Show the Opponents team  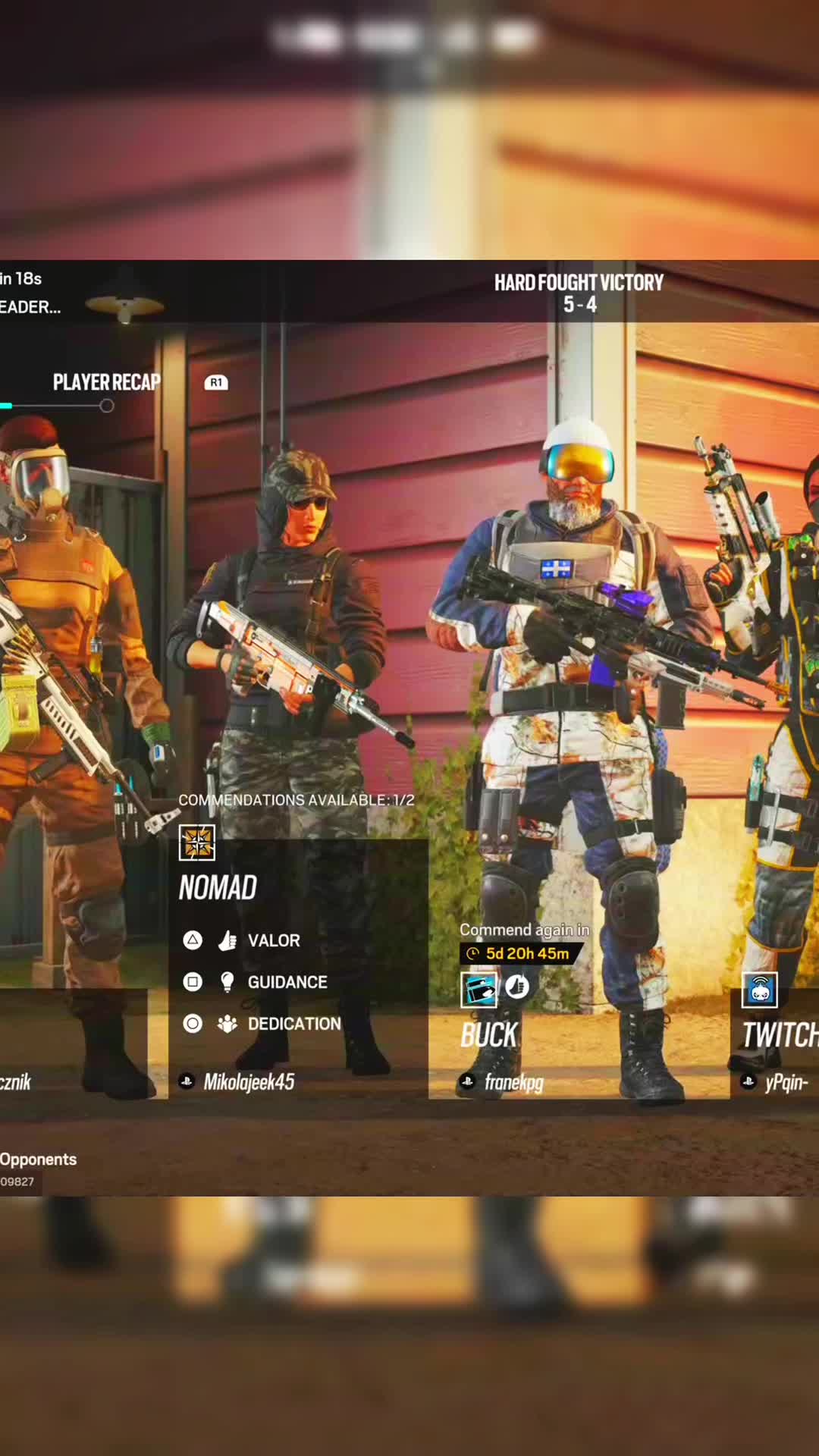tap(38, 1159)
